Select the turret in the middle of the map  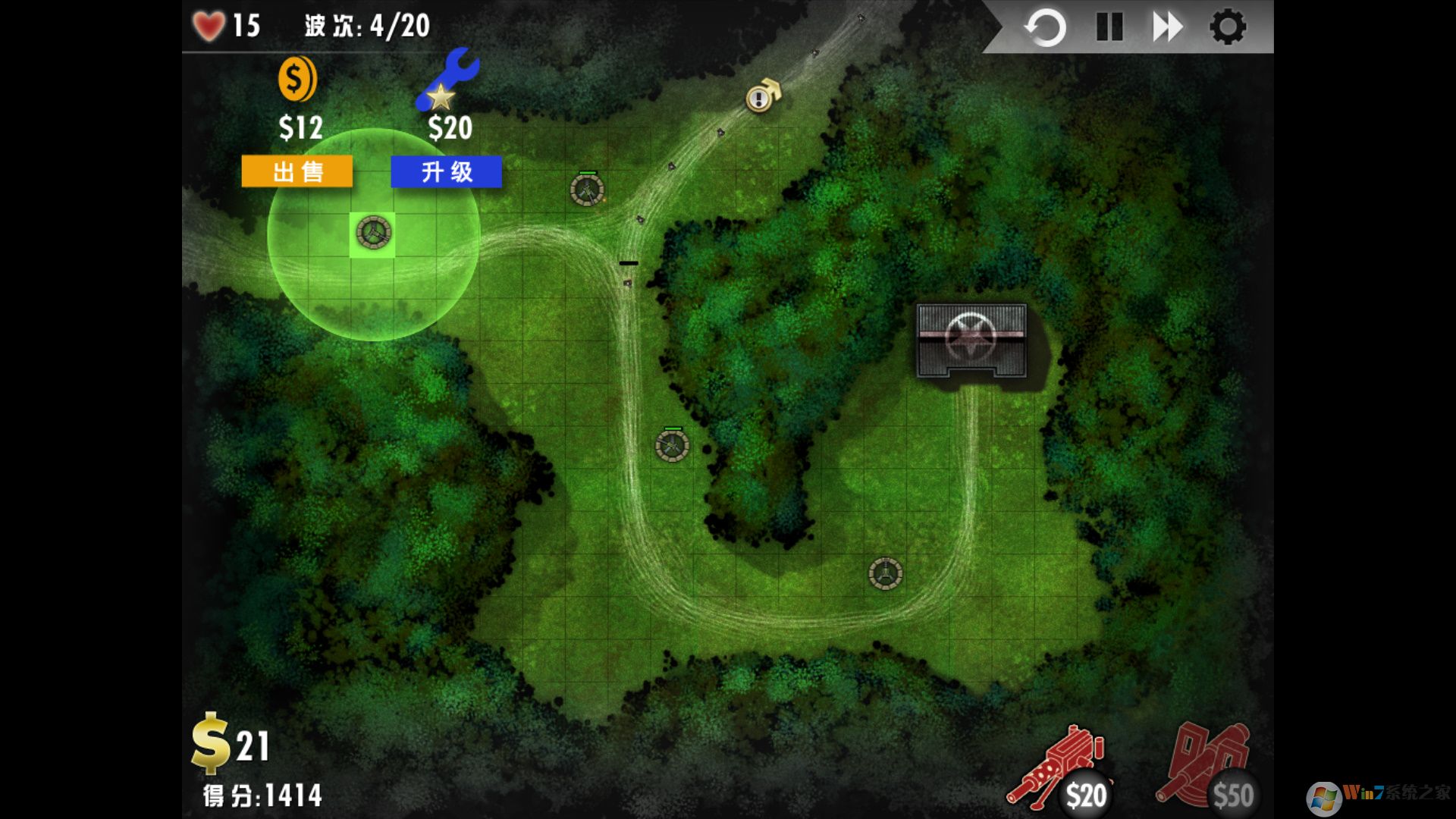click(671, 447)
